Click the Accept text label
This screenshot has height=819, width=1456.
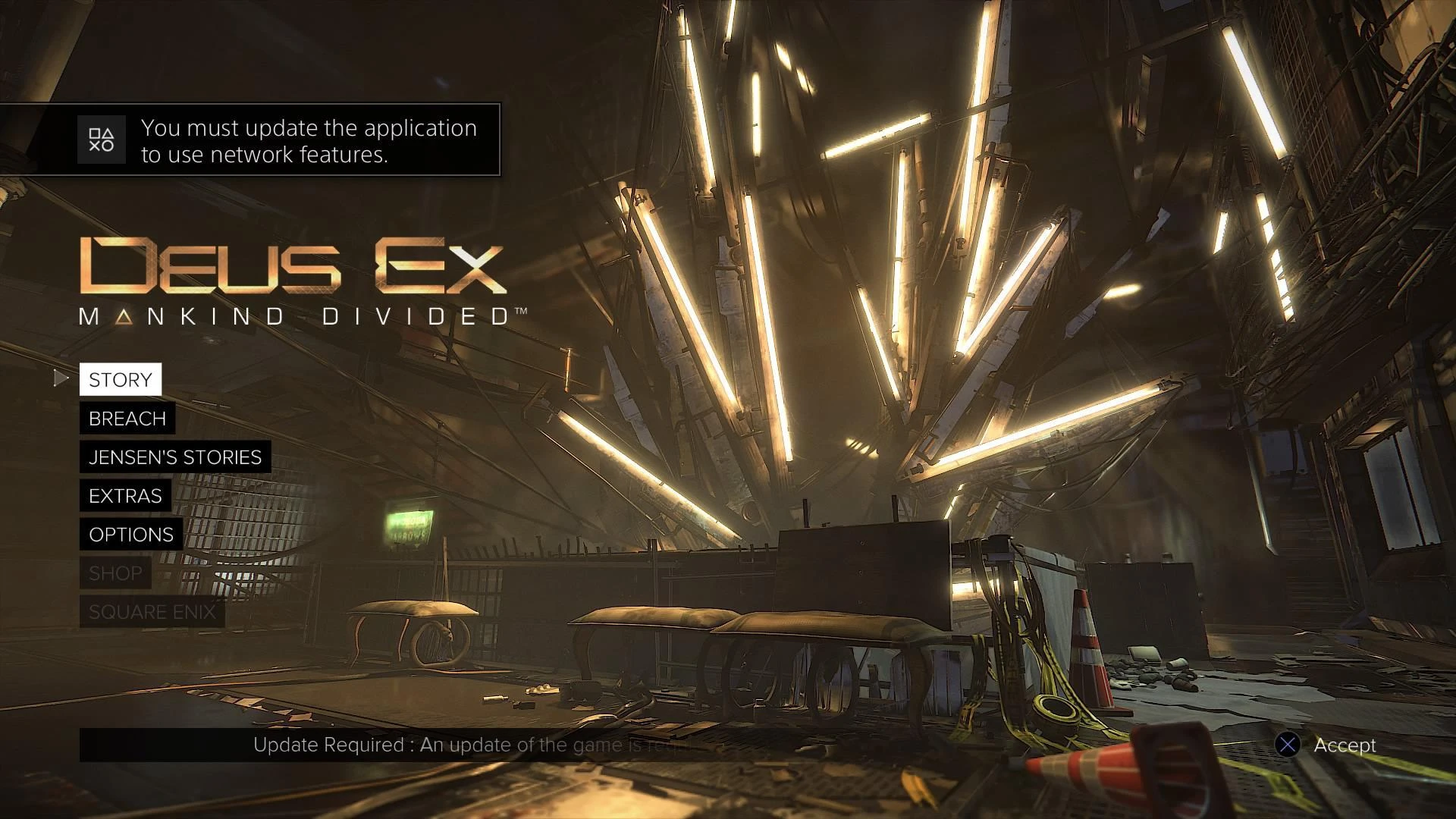coord(1344,745)
